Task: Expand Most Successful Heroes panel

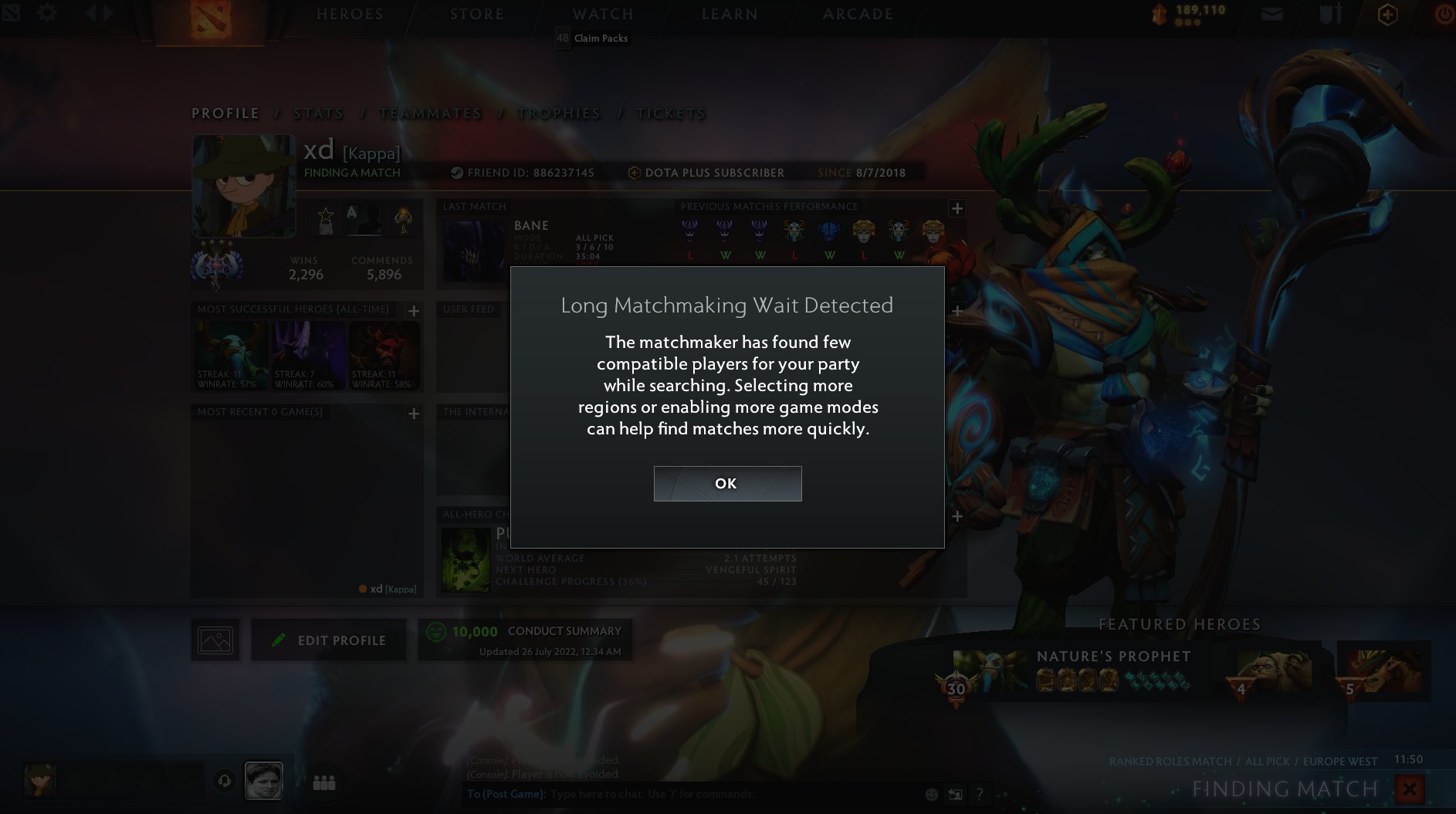Action: coord(413,310)
